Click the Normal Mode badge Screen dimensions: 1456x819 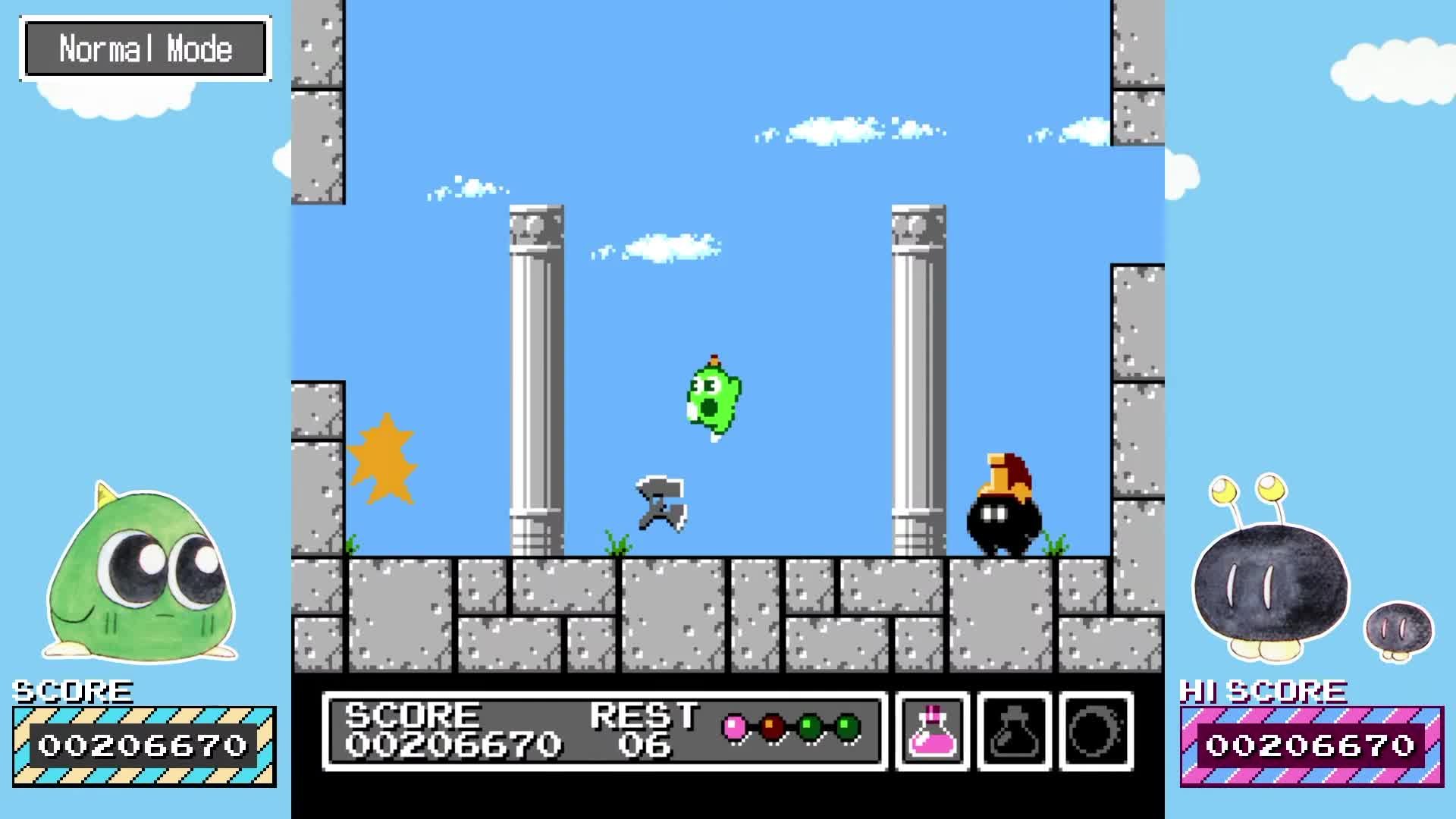tap(146, 49)
